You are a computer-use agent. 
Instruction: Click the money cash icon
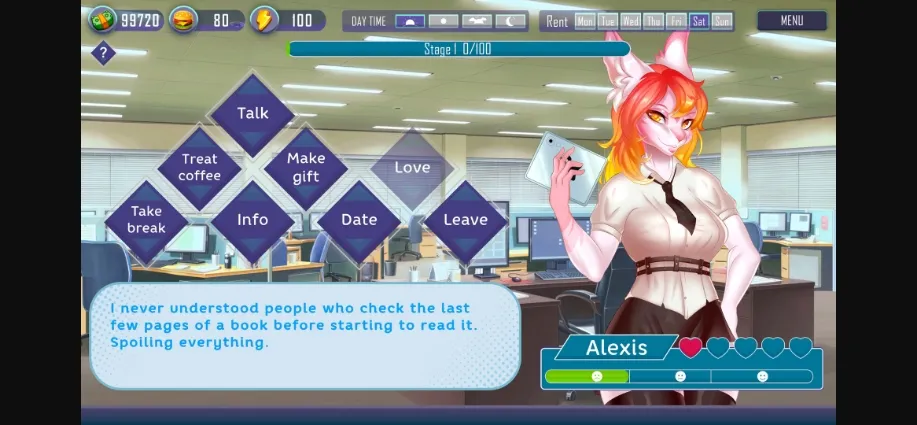point(102,19)
